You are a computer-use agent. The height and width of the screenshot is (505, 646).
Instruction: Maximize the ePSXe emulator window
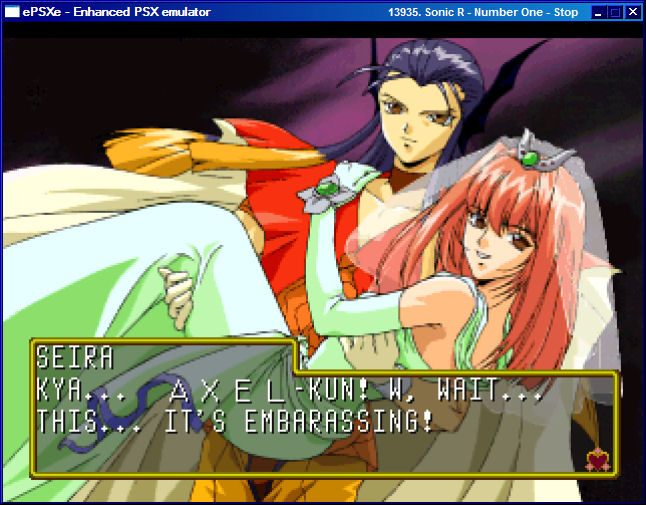click(x=615, y=12)
